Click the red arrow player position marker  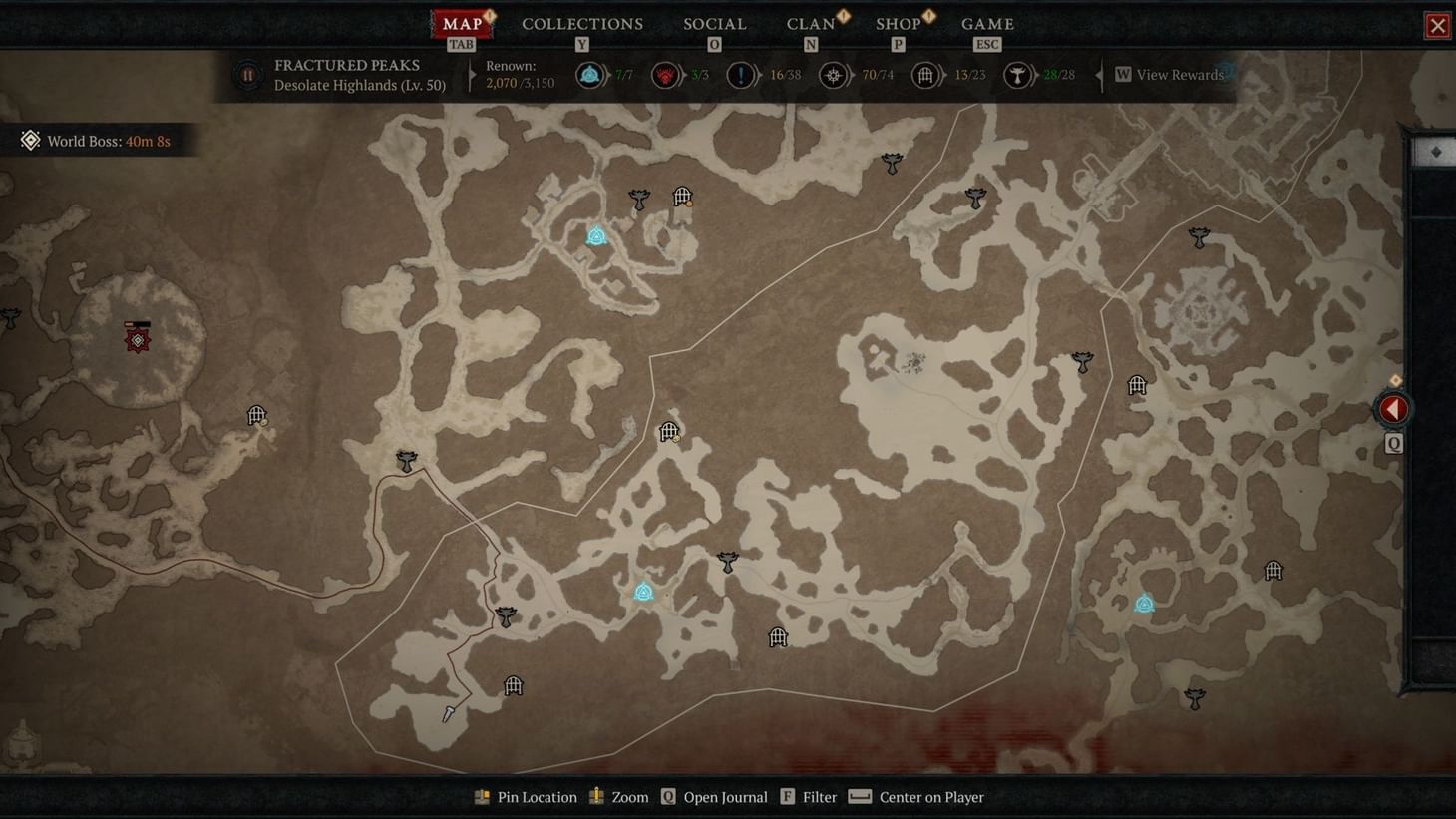click(1392, 408)
